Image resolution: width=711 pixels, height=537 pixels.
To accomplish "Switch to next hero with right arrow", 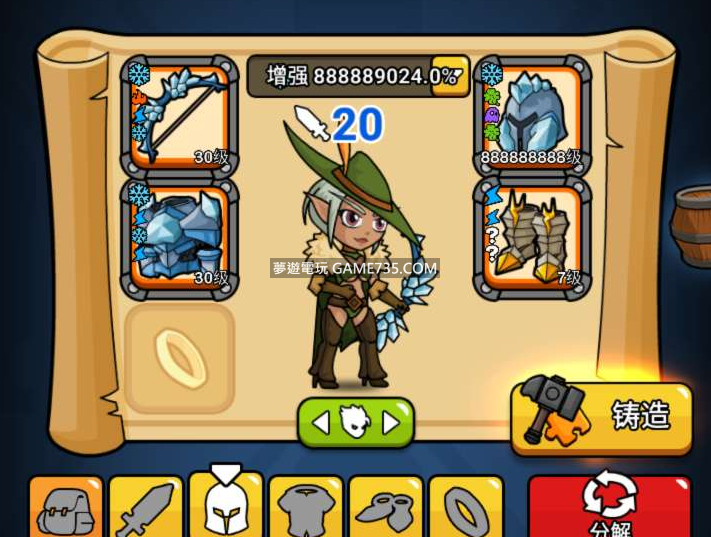I will (392, 423).
